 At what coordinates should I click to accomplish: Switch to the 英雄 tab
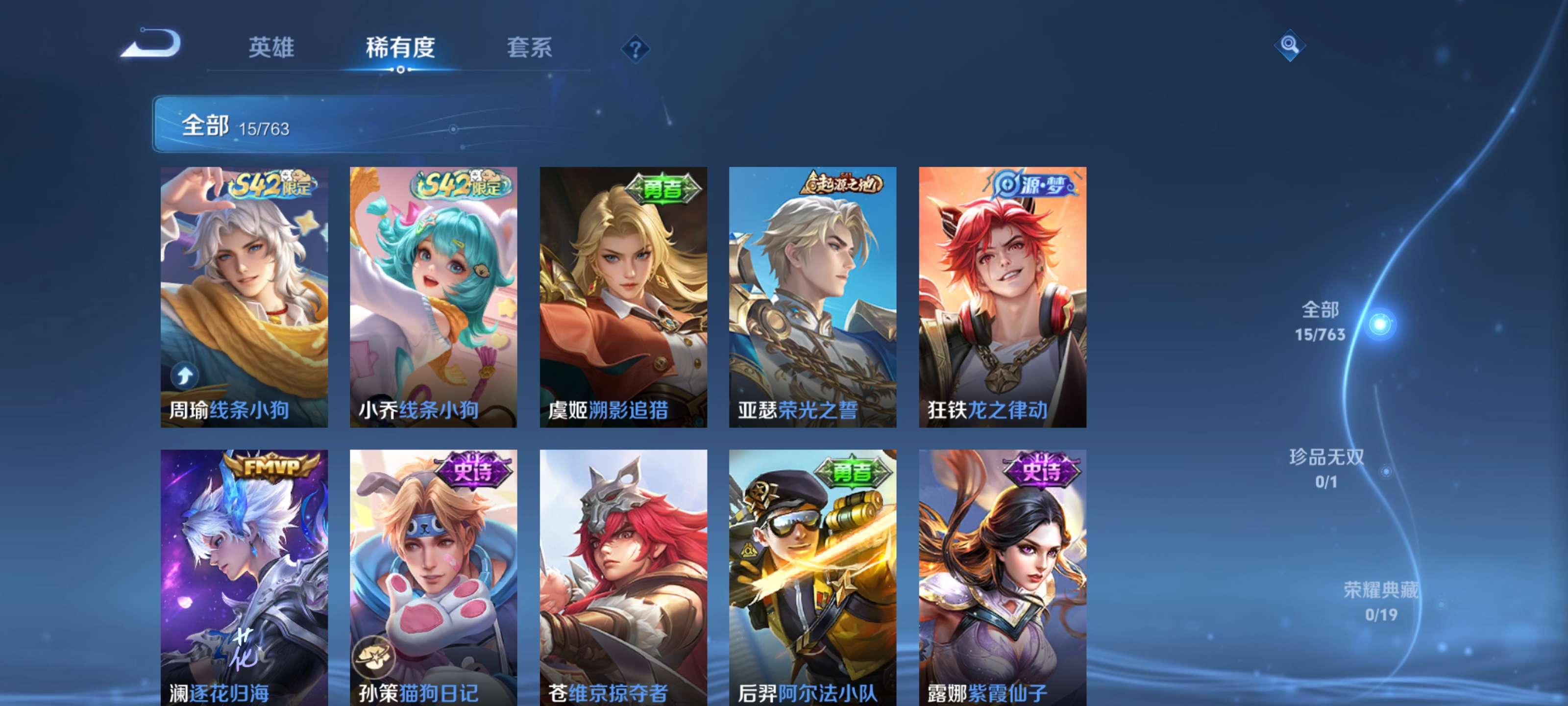271,48
